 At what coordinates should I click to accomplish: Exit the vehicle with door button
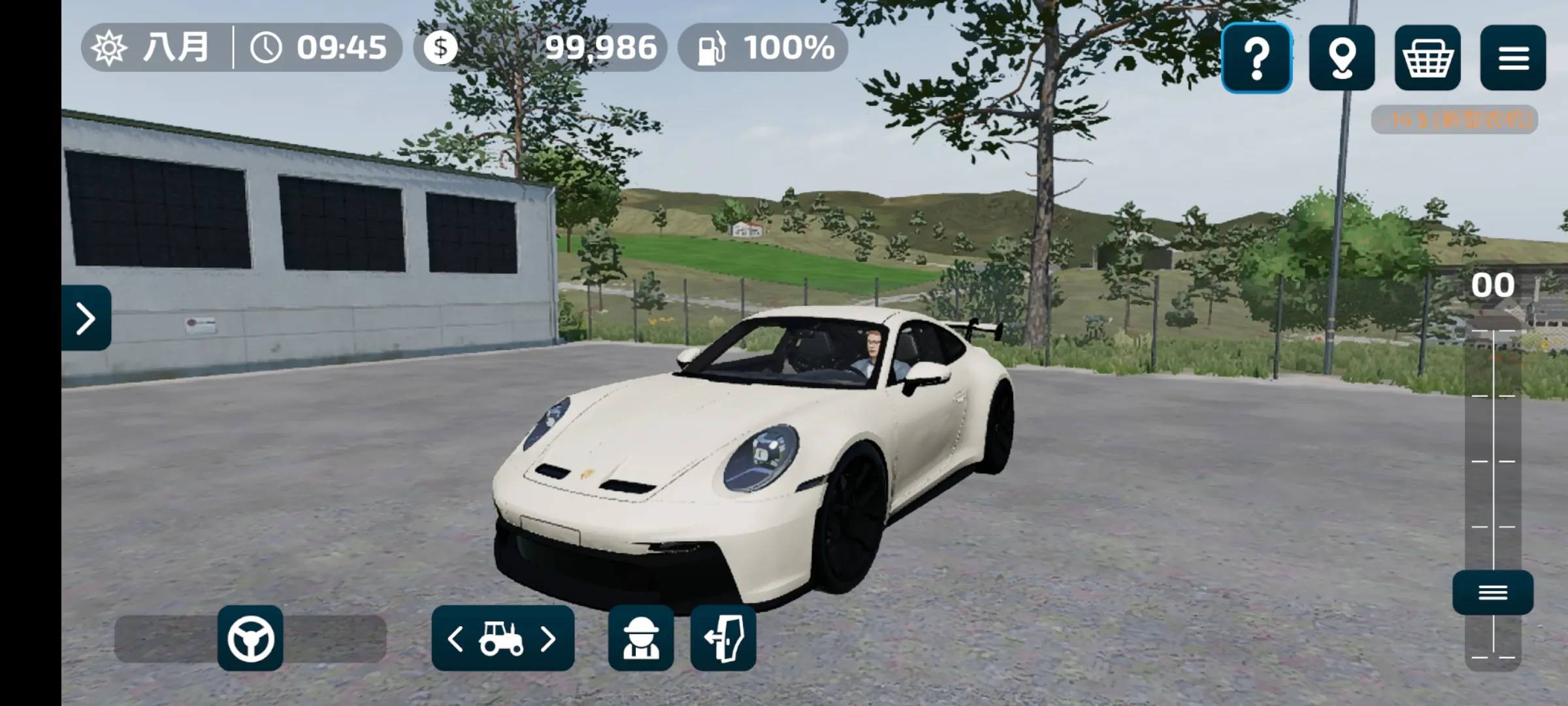pos(723,638)
